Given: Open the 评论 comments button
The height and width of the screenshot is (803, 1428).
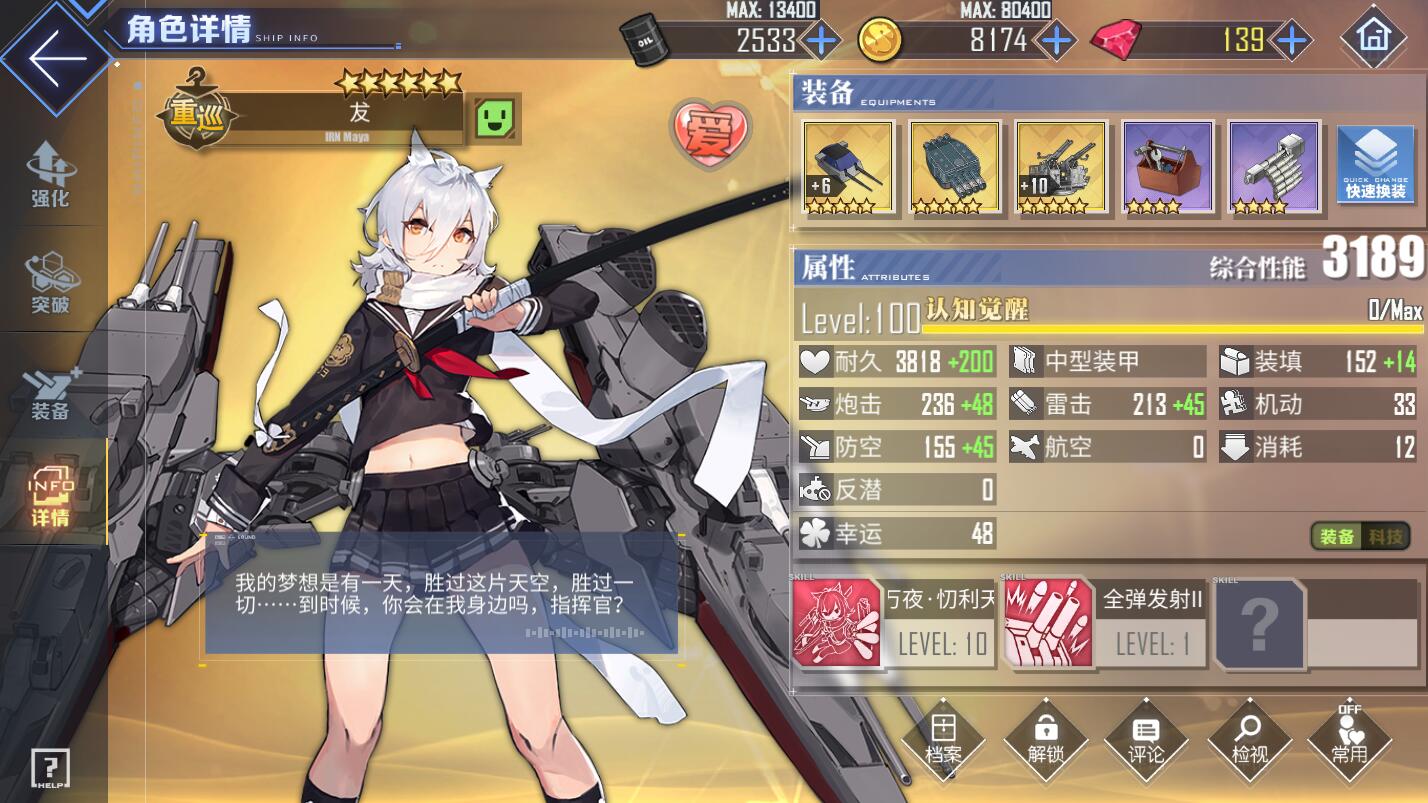Looking at the screenshot, I should [x=1146, y=740].
